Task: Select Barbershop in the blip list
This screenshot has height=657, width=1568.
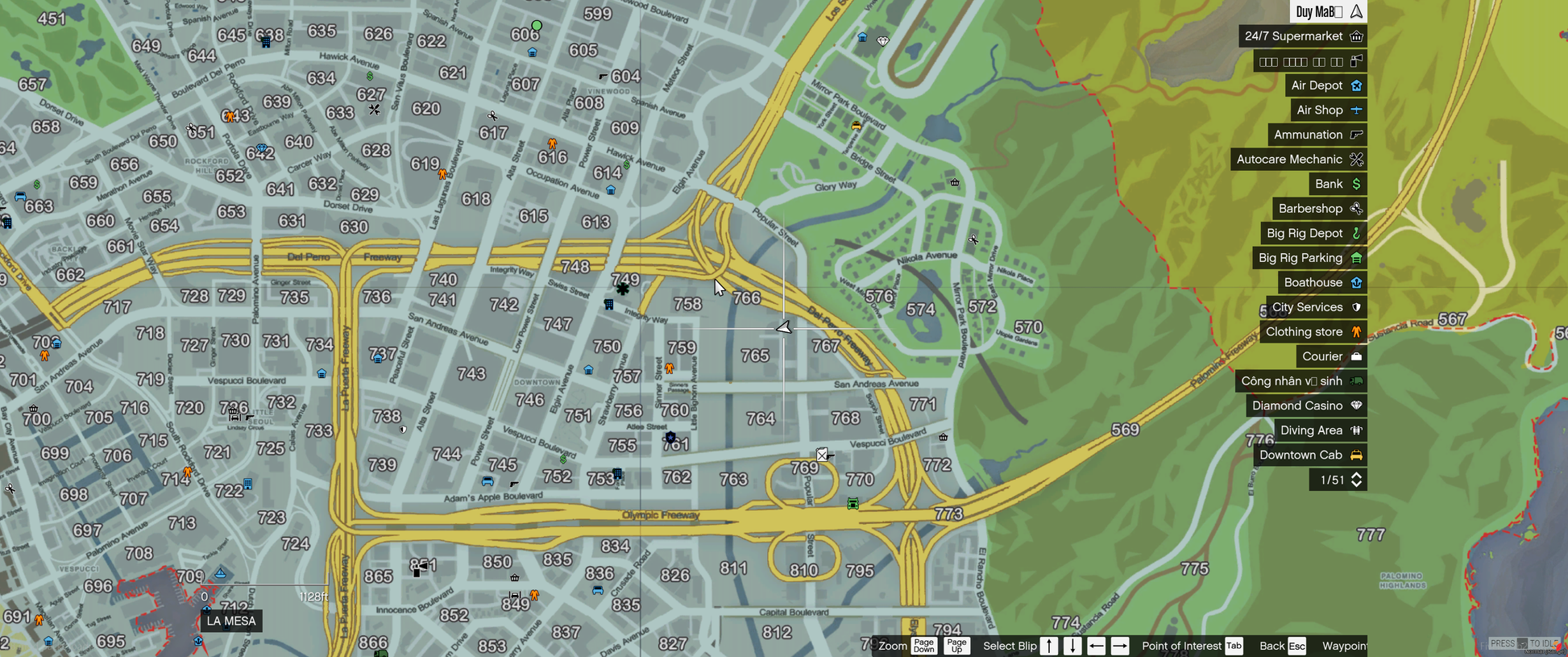Action: click(1319, 209)
